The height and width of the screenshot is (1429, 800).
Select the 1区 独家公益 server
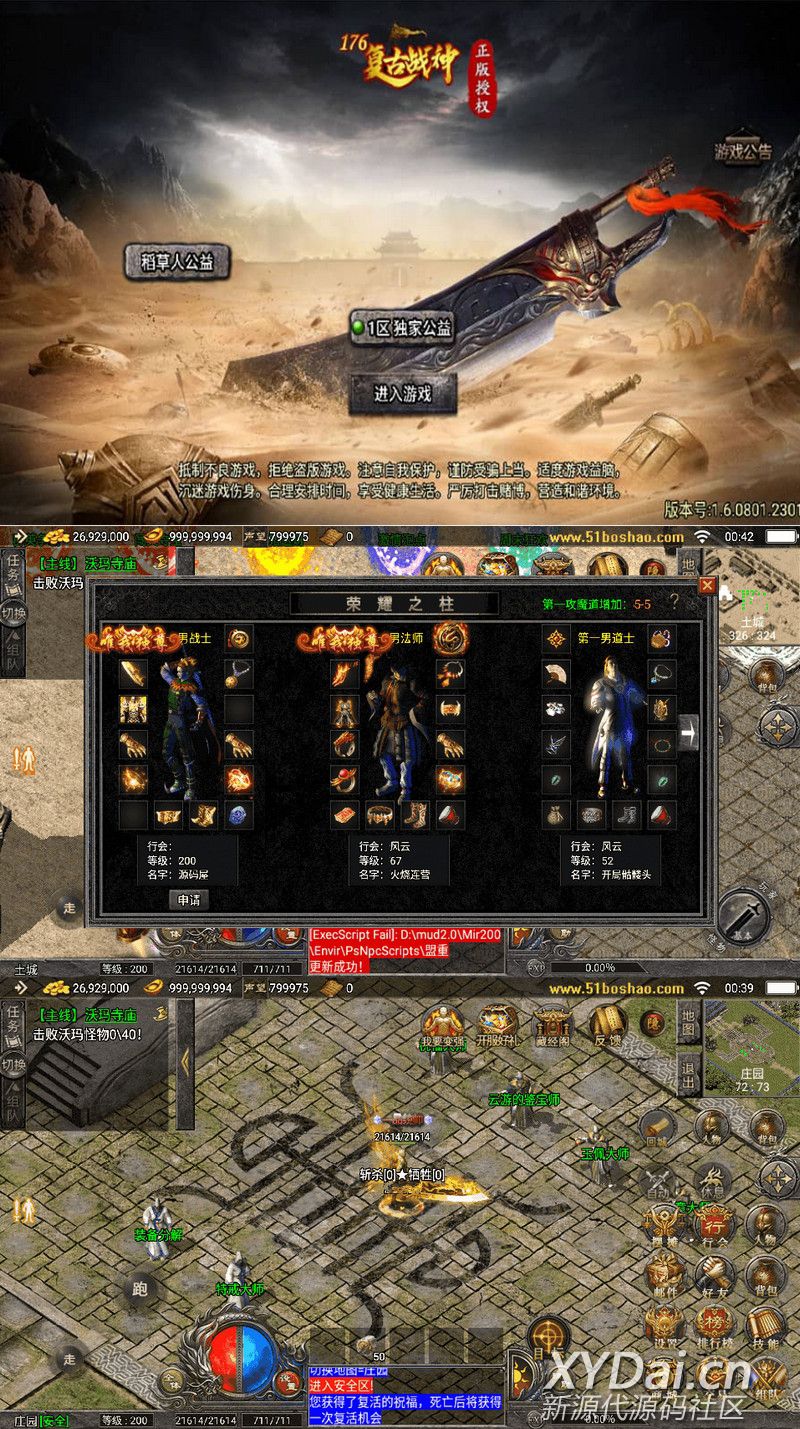[x=402, y=327]
